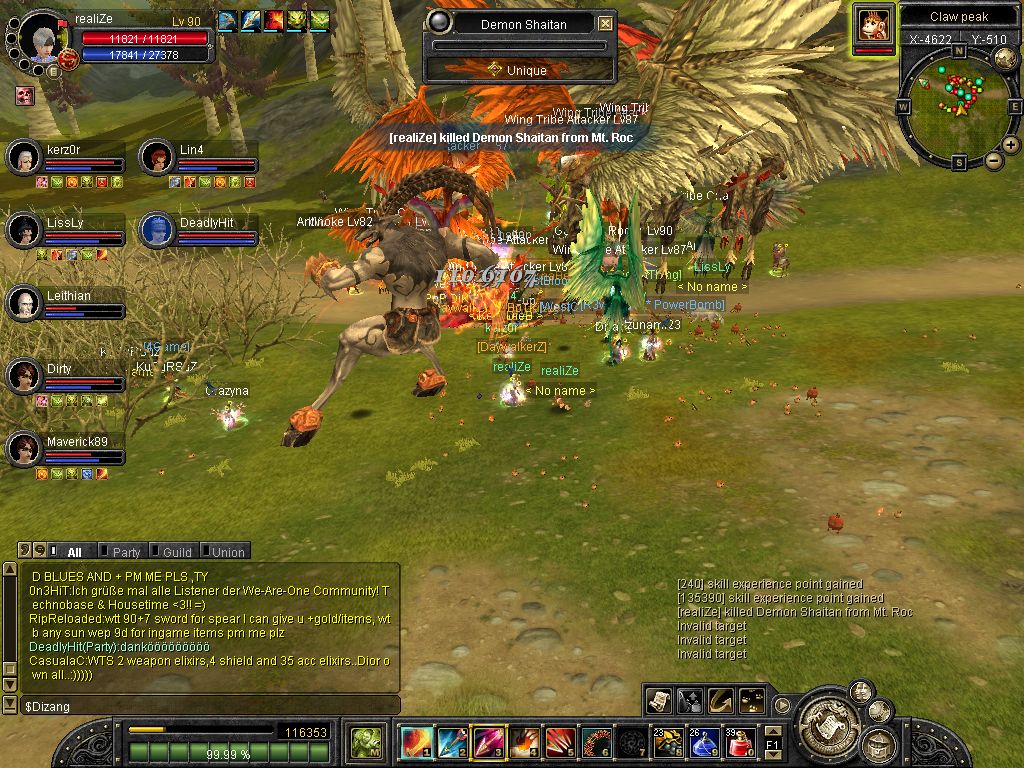Close the Demon Shaitan target window
This screenshot has width=1024, height=768.
605,24
